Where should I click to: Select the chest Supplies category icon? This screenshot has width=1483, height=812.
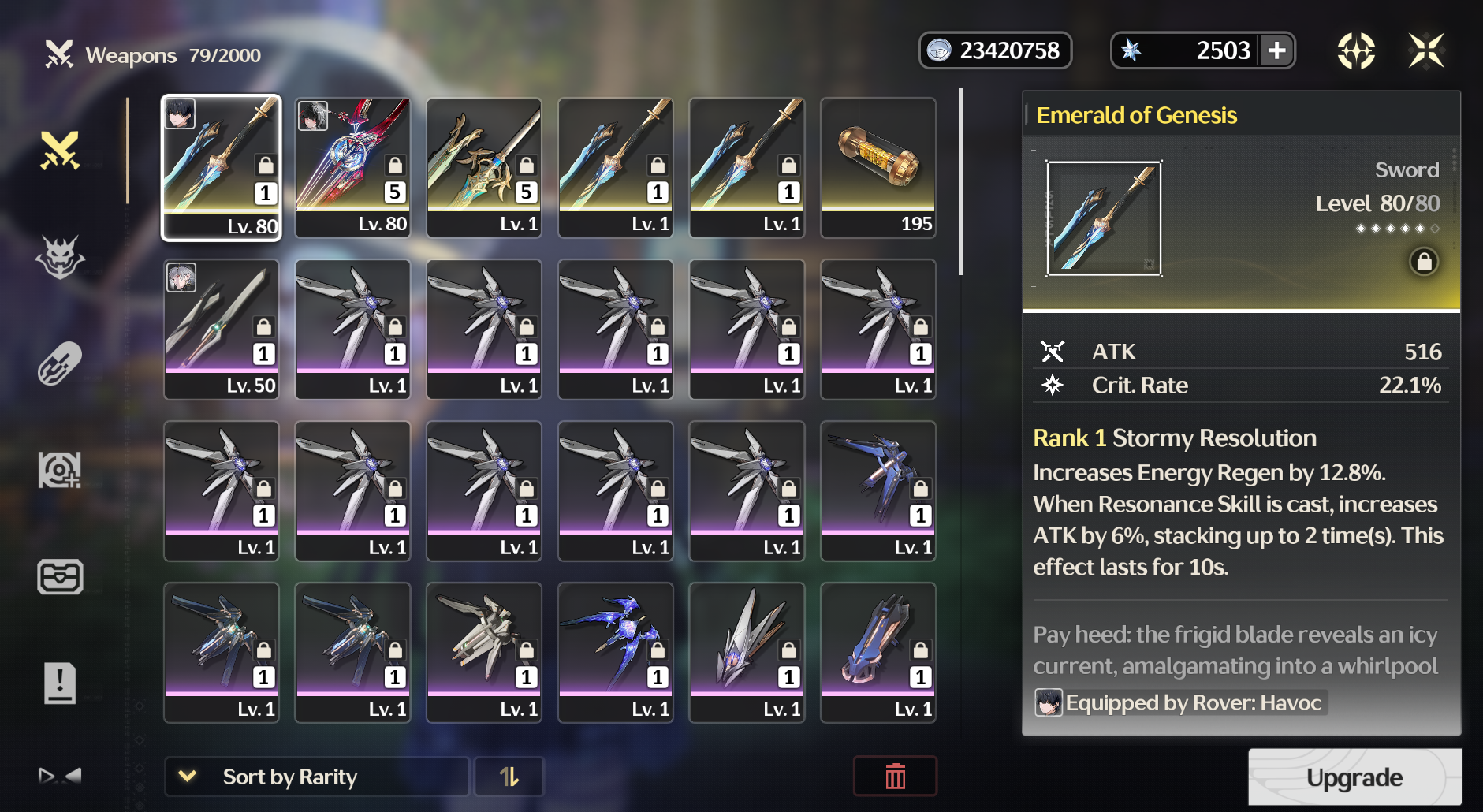61,577
